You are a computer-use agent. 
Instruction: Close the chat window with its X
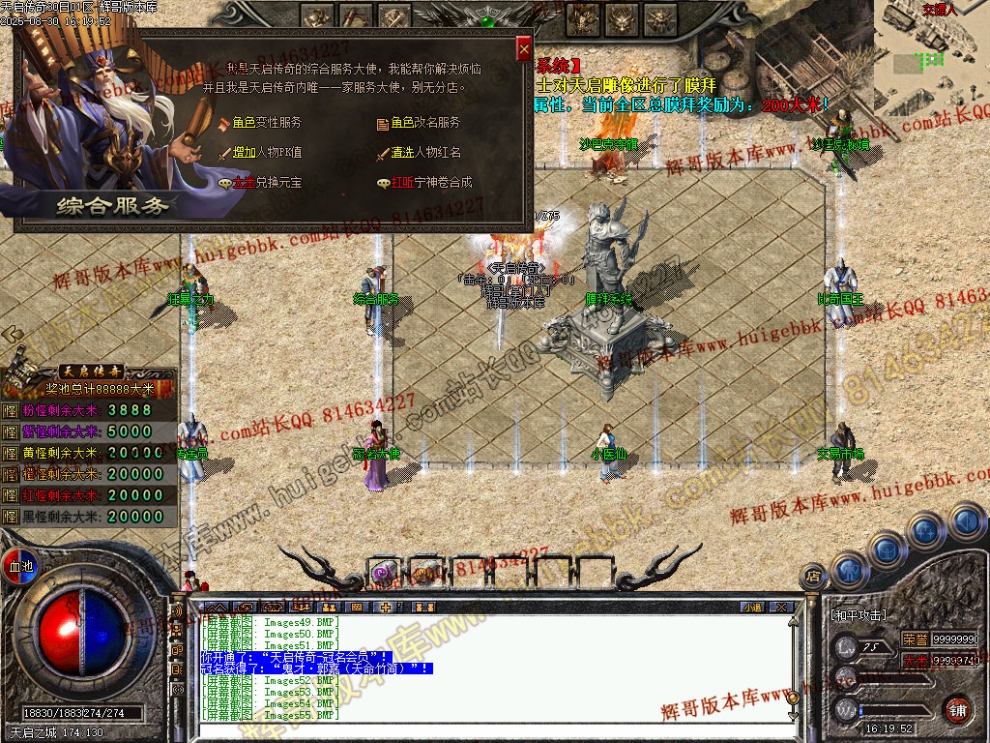(x=783, y=607)
